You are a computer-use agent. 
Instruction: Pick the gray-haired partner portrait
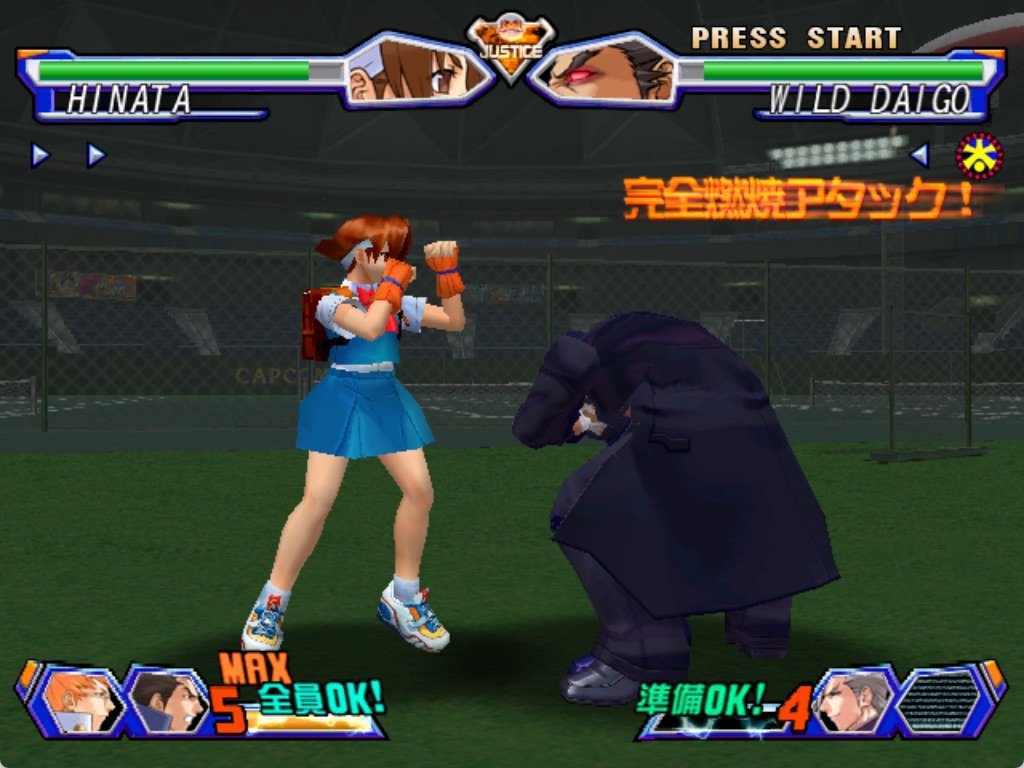point(852,700)
